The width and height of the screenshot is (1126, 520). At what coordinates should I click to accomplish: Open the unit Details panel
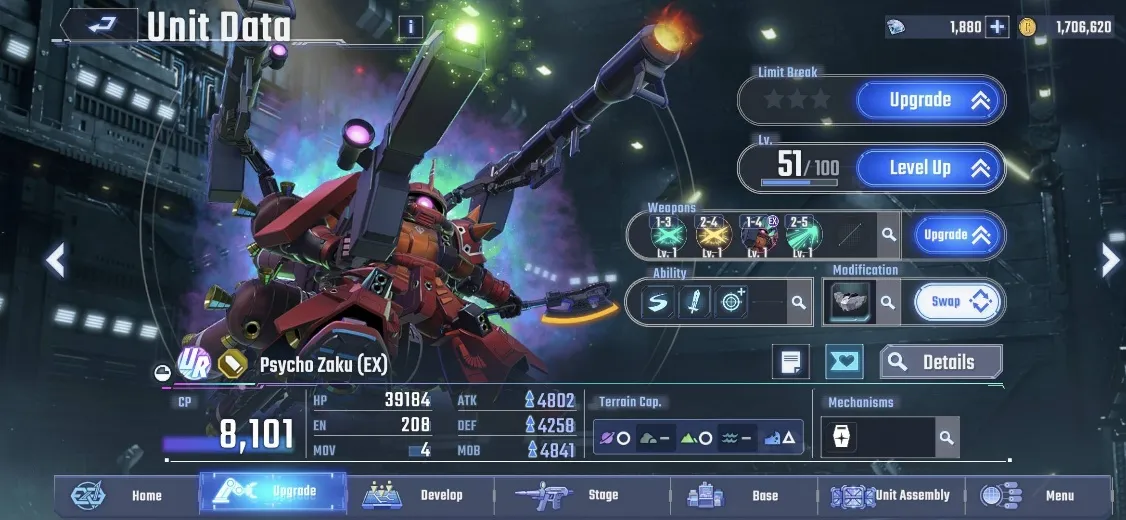(x=940, y=362)
